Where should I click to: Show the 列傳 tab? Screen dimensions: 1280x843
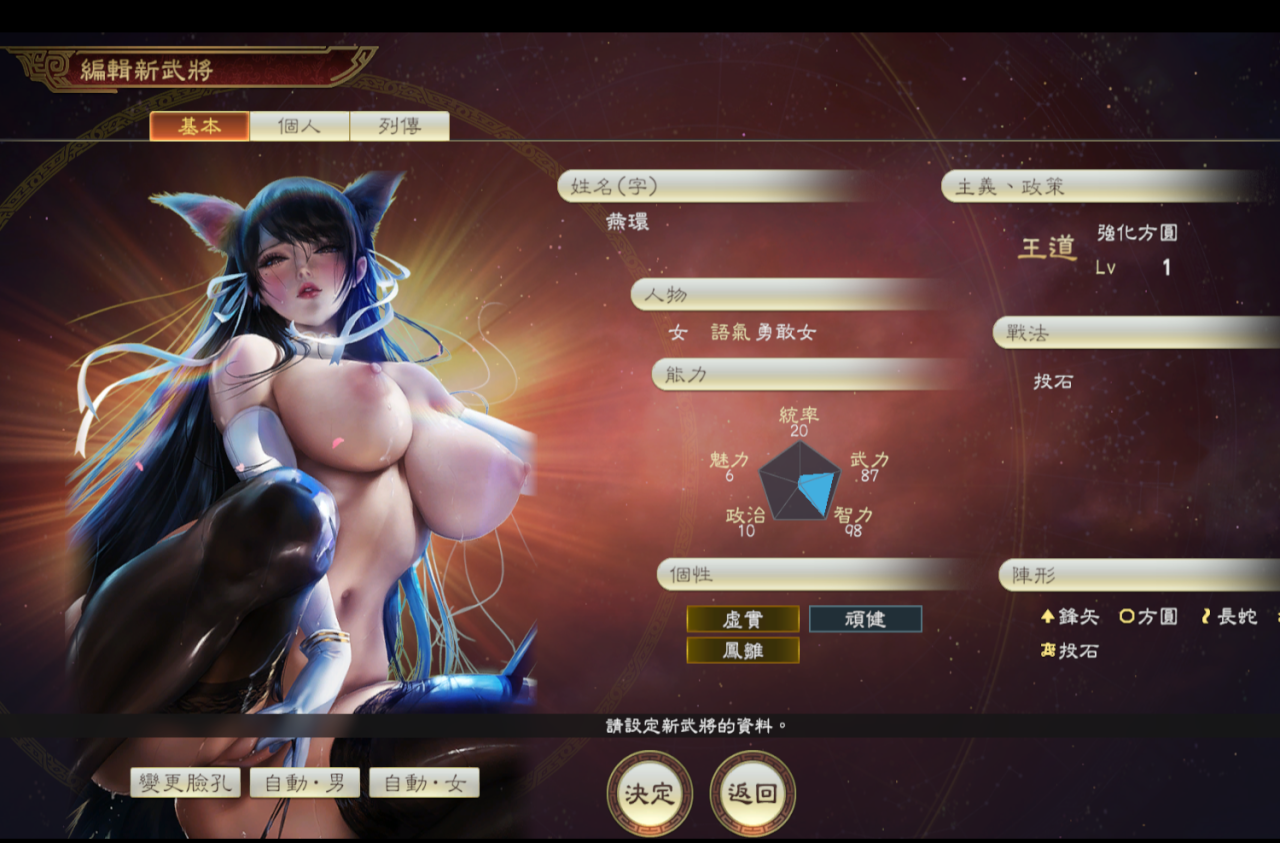tap(399, 126)
